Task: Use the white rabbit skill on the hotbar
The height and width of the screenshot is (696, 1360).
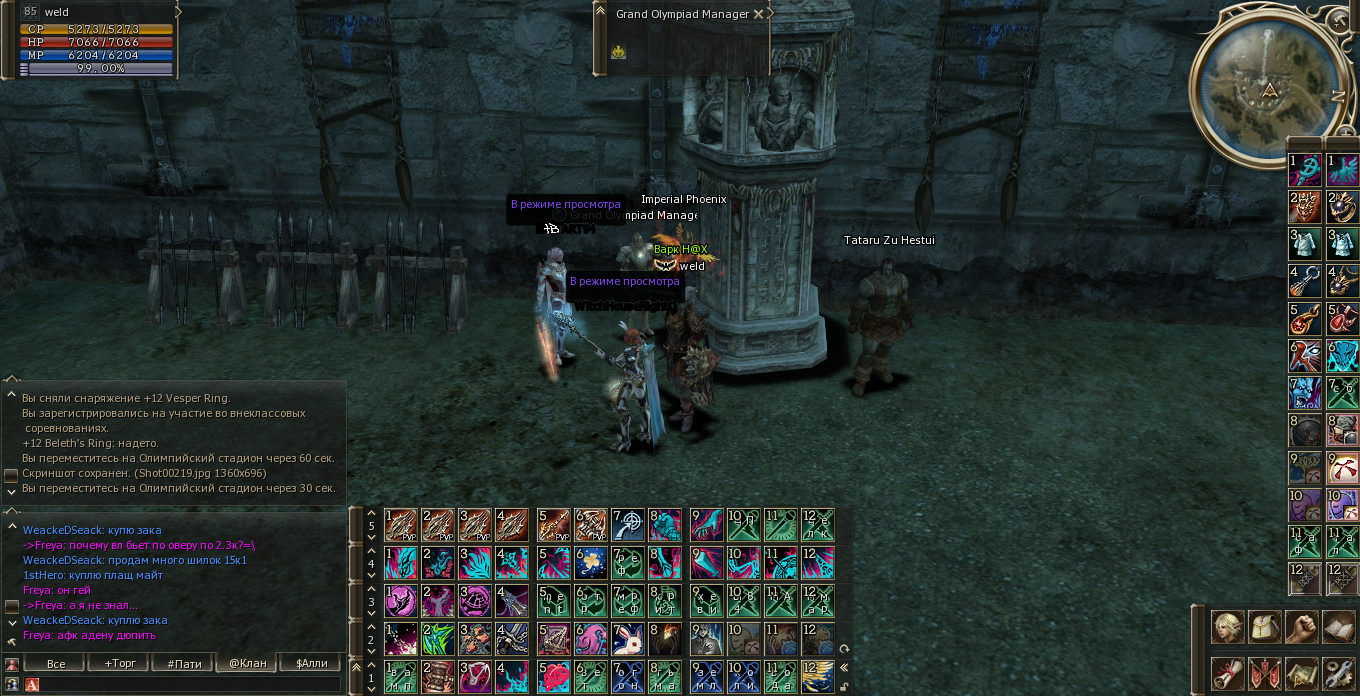Action: (x=628, y=638)
